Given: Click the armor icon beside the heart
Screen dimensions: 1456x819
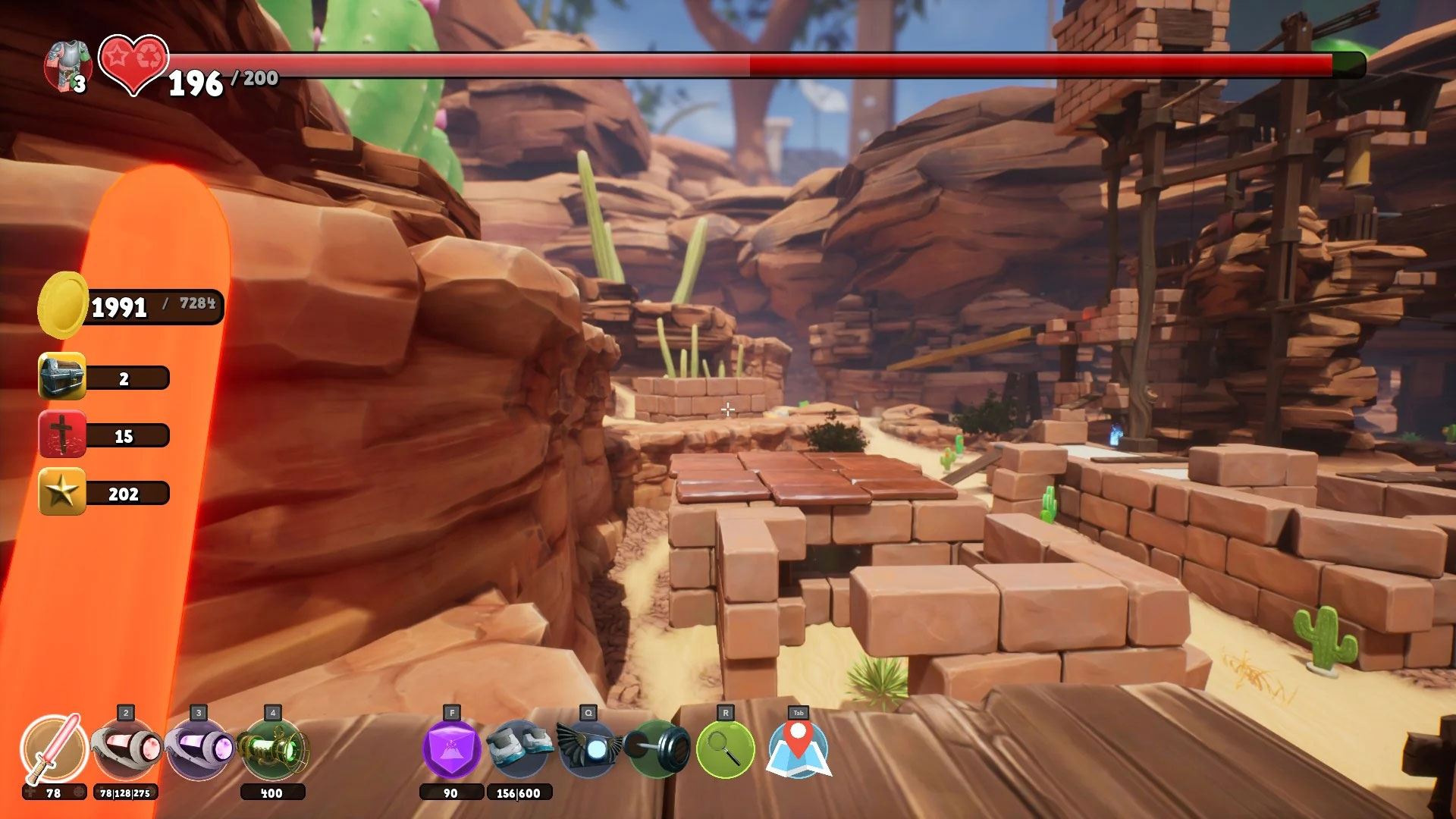Looking at the screenshot, I should [67, 66].
